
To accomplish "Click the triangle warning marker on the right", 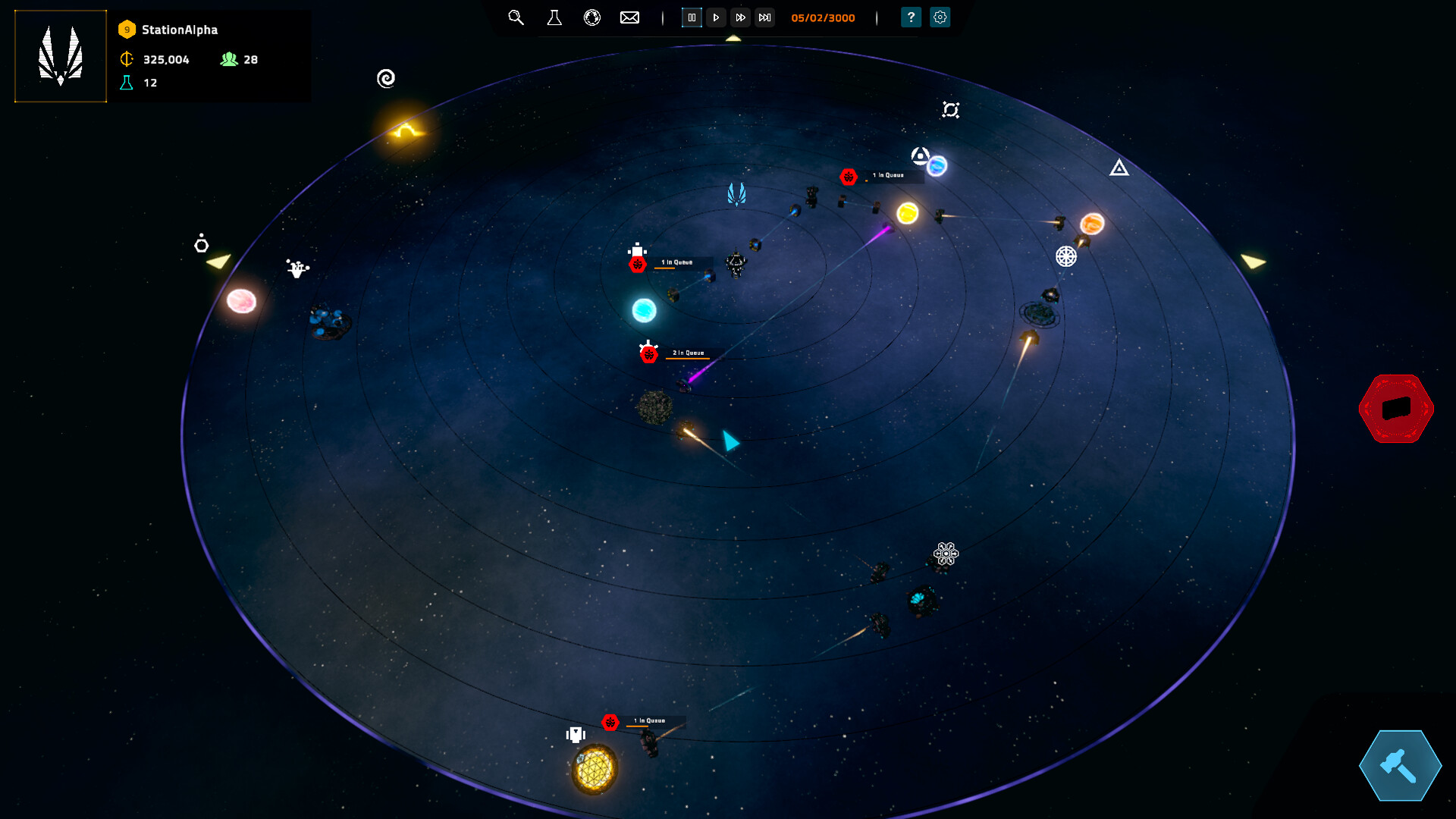I will point(1119,168).
